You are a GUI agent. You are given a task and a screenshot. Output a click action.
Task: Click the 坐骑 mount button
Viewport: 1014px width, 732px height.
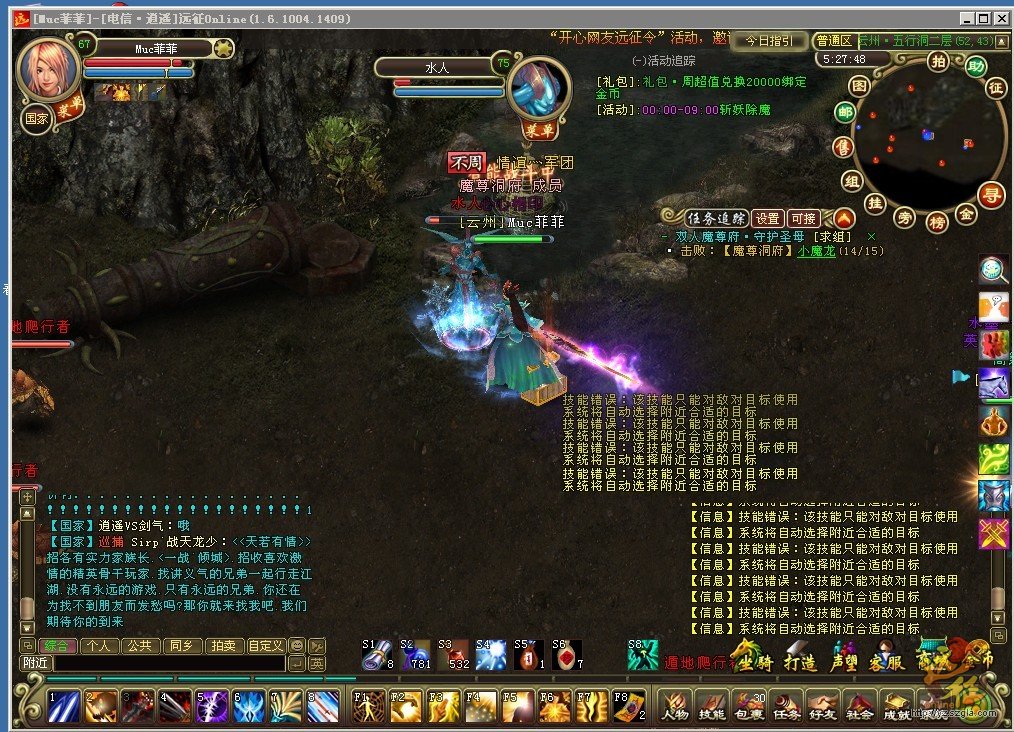752,661
